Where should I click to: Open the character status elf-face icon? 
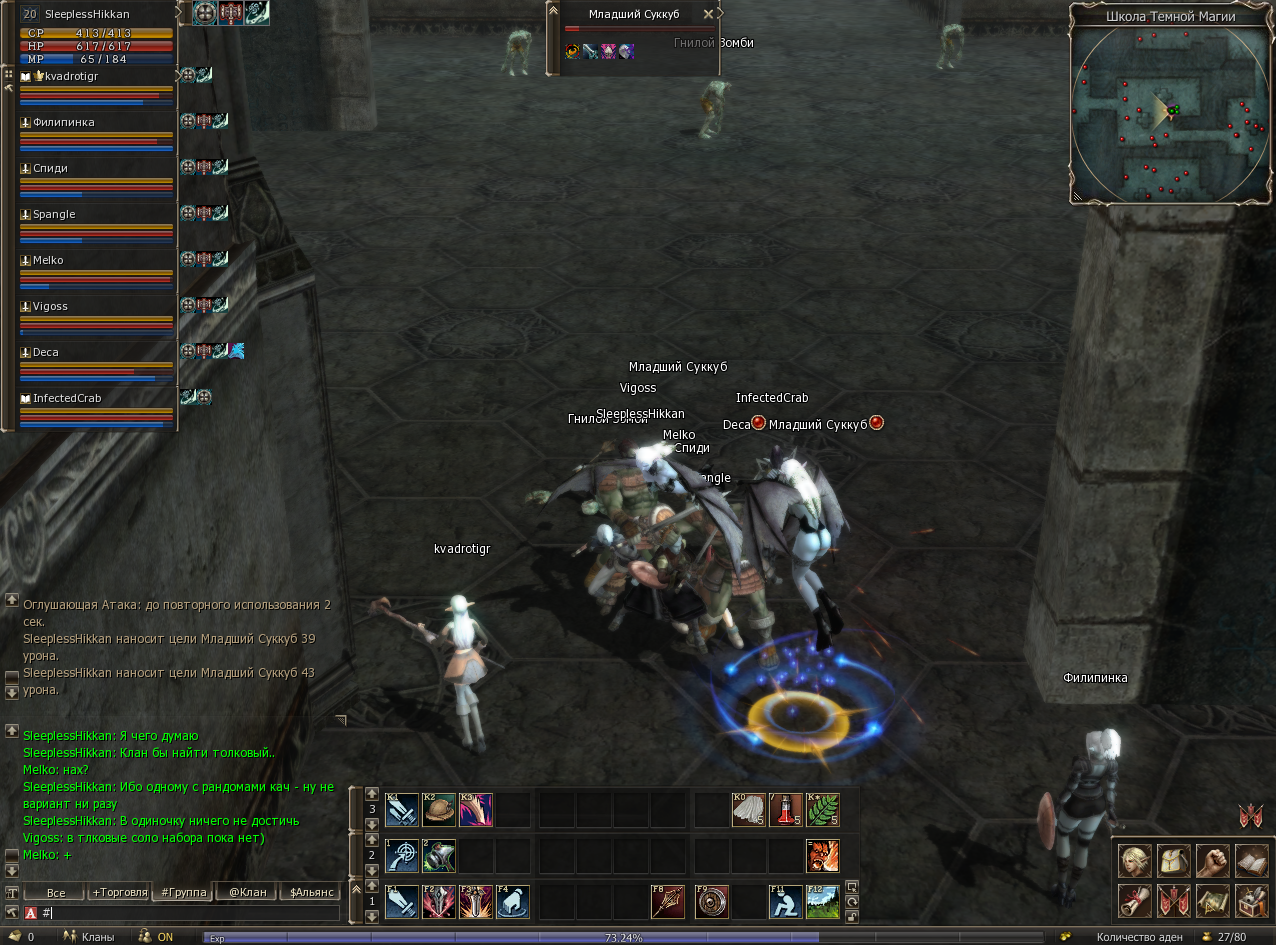point(1134,860)
